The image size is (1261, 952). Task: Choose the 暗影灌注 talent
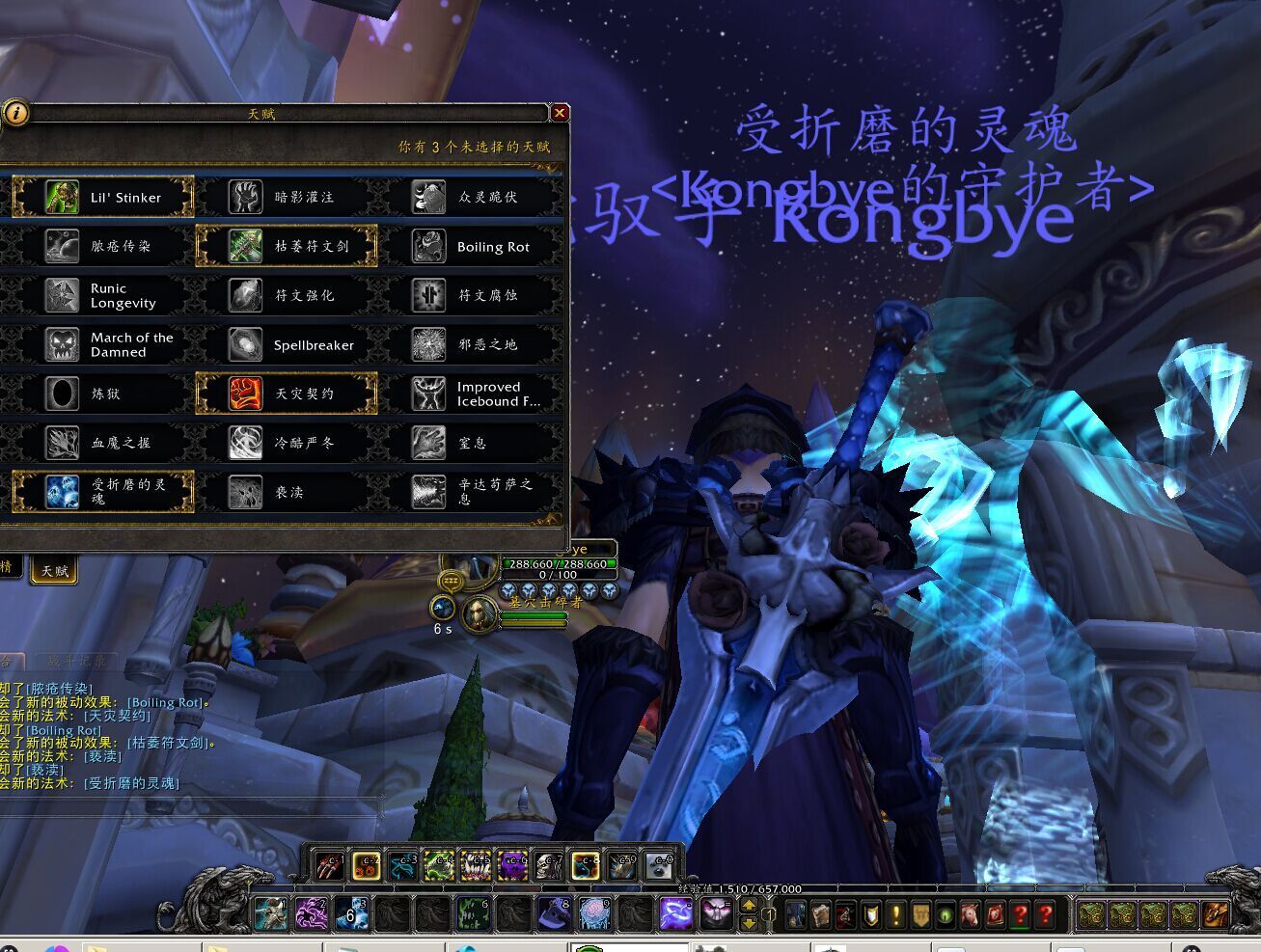click(x=287, y=197)
